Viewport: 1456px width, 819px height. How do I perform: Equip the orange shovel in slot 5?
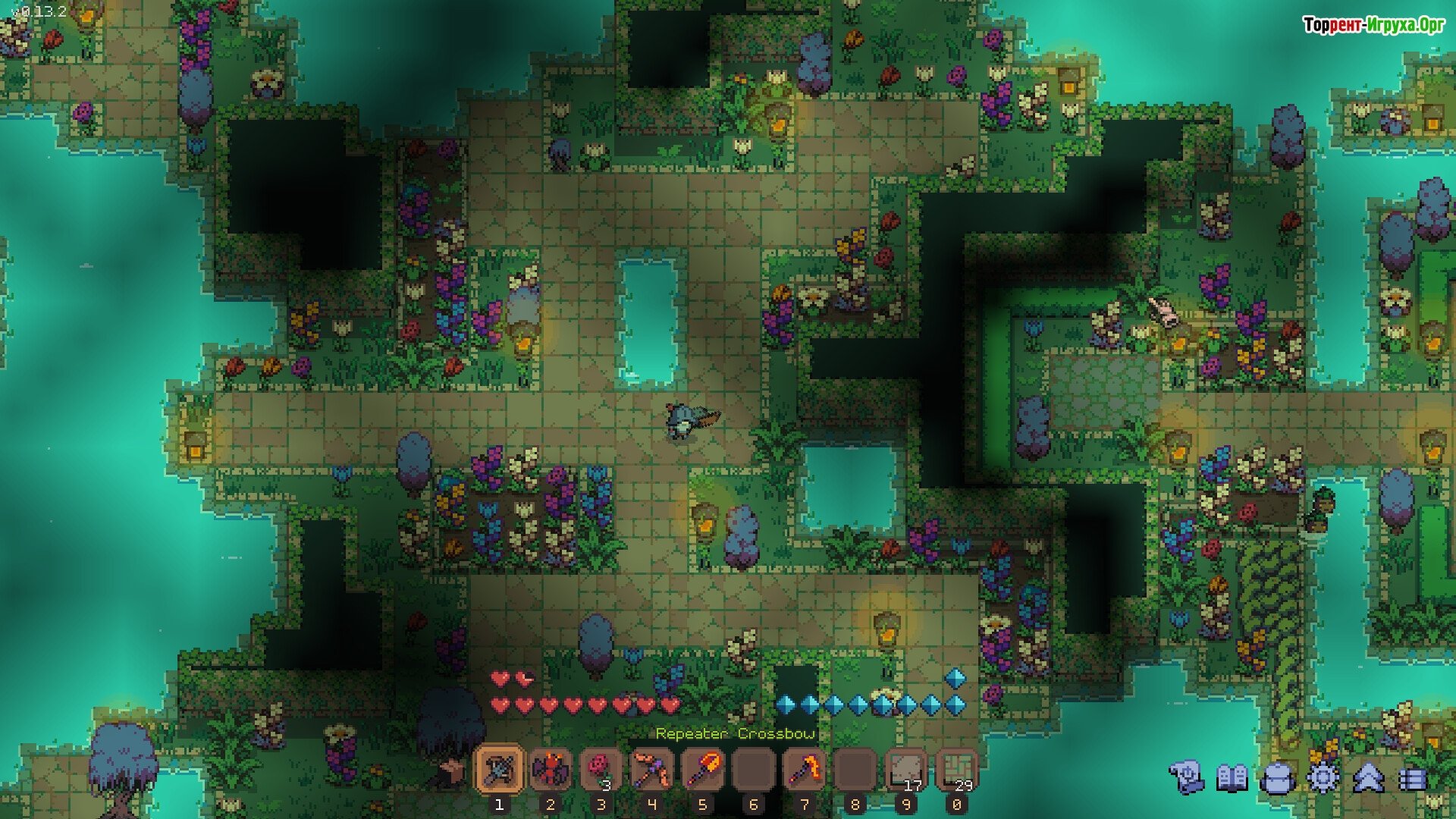tap(702, 770)
